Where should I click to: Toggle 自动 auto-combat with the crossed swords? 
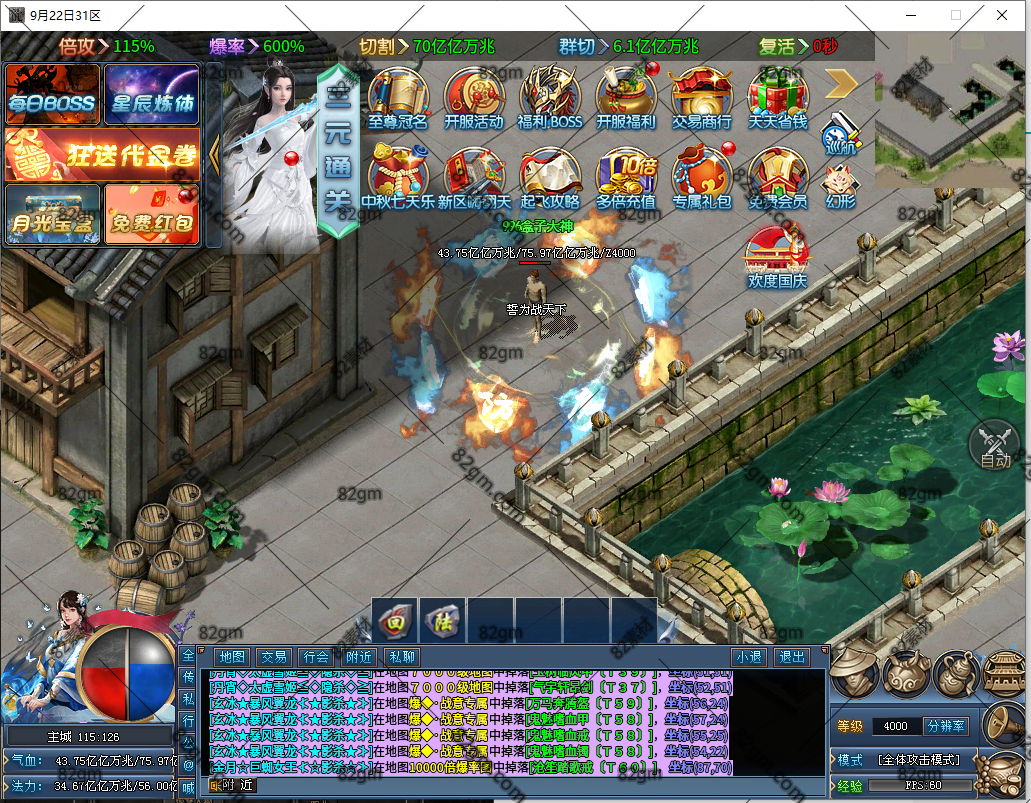(x=994, y=444)
